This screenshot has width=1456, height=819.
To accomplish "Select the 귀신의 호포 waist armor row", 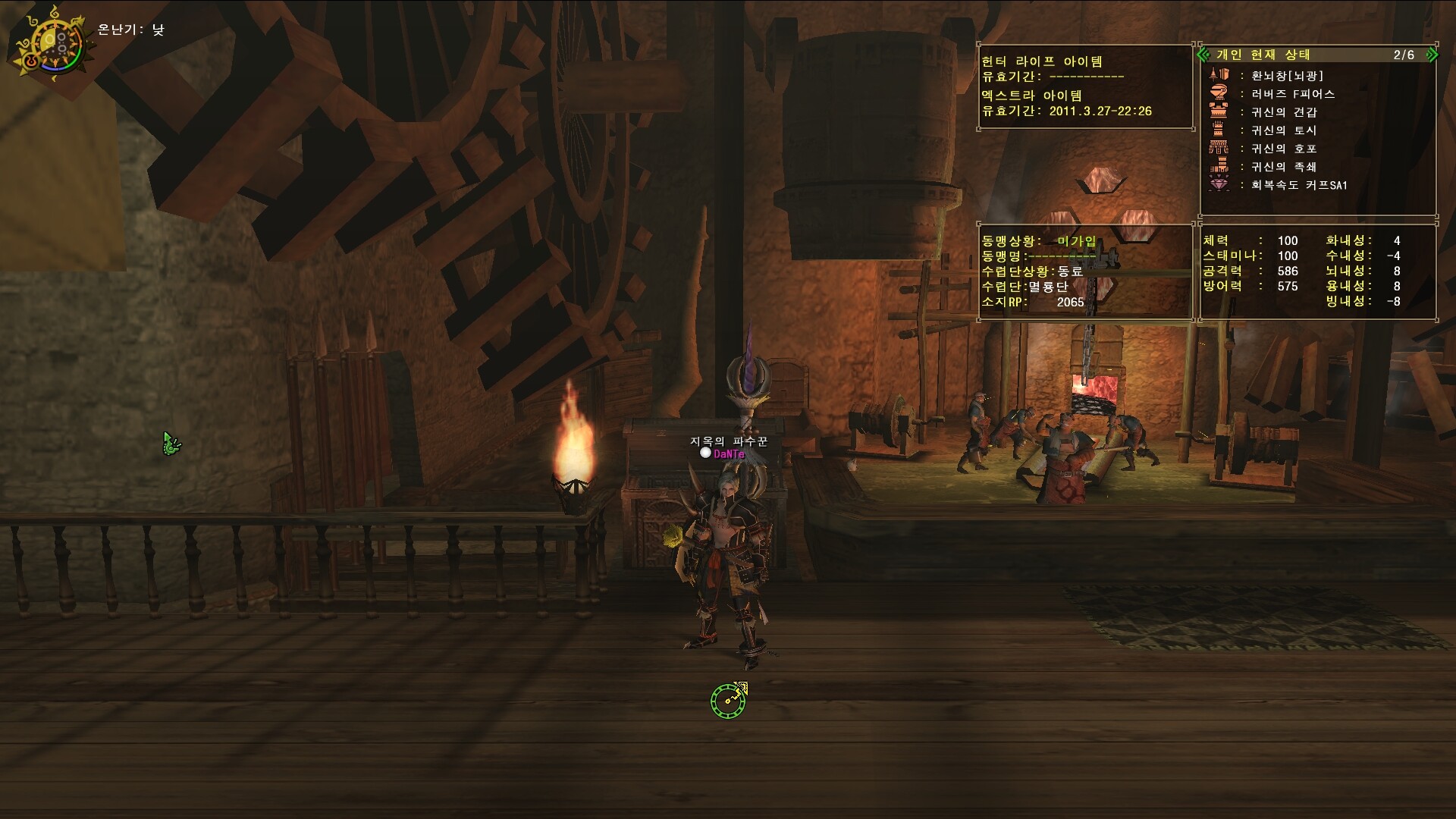I will [1283, 149].
